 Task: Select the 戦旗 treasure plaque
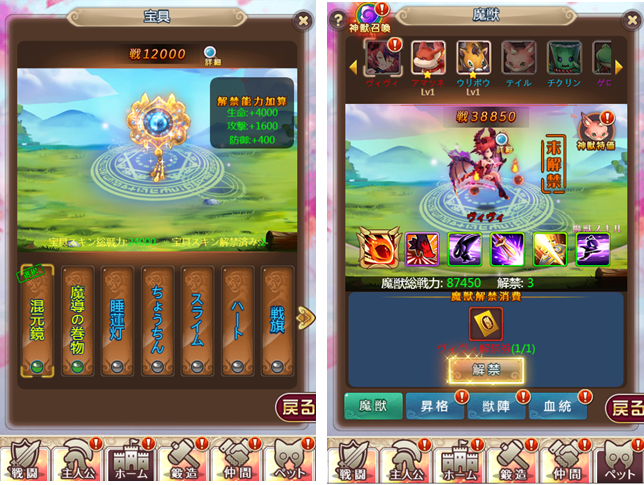tap(279, 321)
